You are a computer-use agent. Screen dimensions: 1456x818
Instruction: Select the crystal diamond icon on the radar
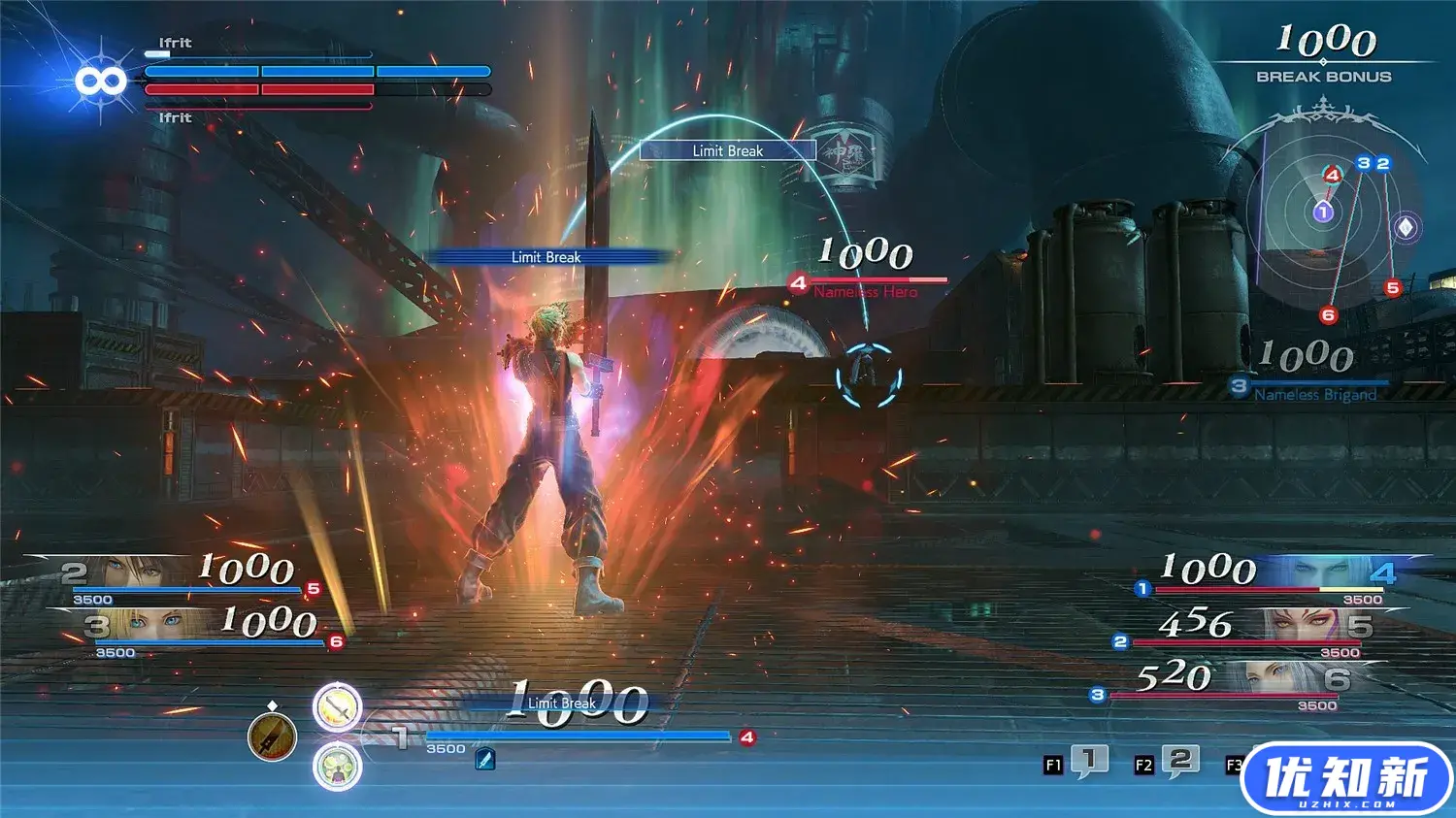coord(1406,226)
